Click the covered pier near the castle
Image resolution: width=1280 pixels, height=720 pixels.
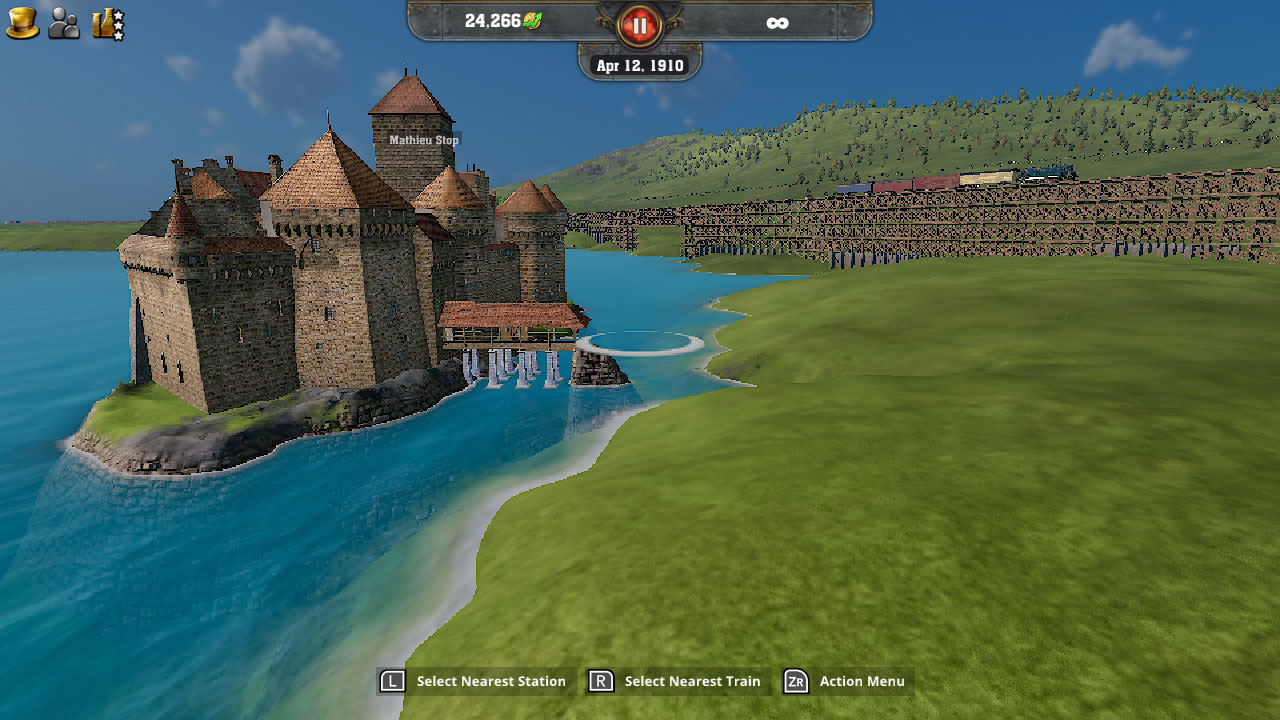tap(510, 320)
